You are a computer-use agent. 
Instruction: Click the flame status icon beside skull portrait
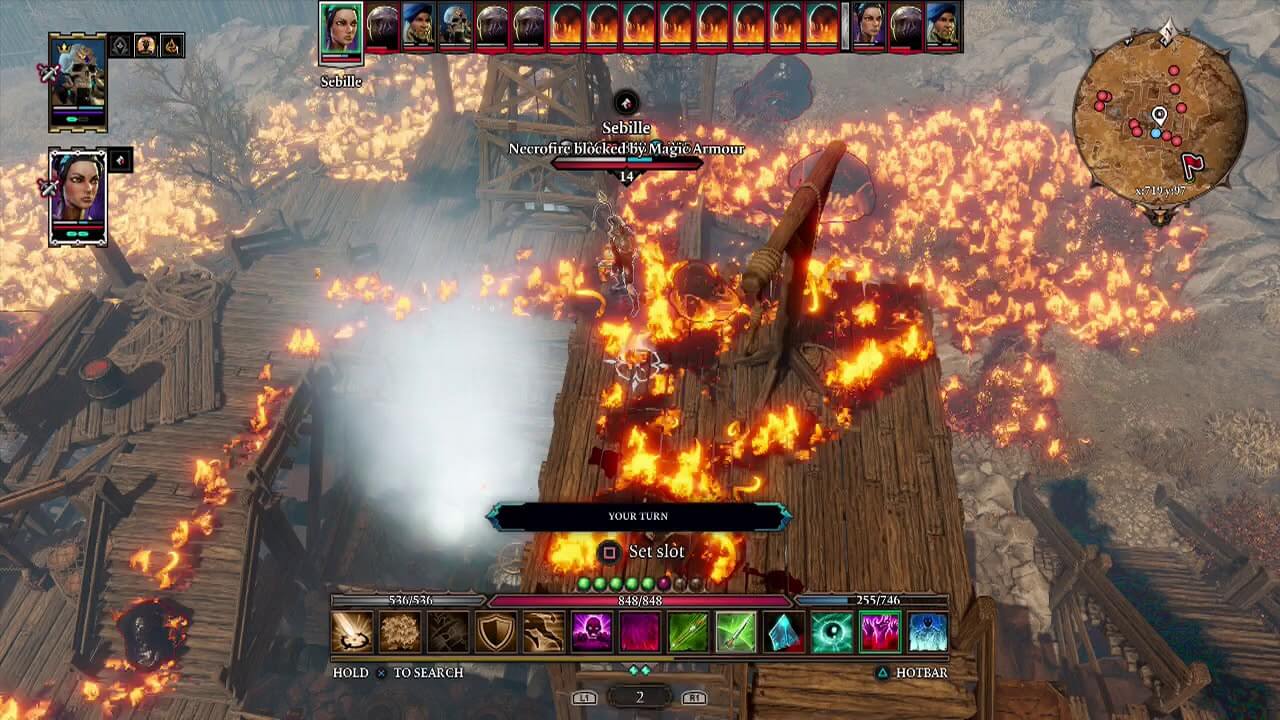(x=172, y=45)
